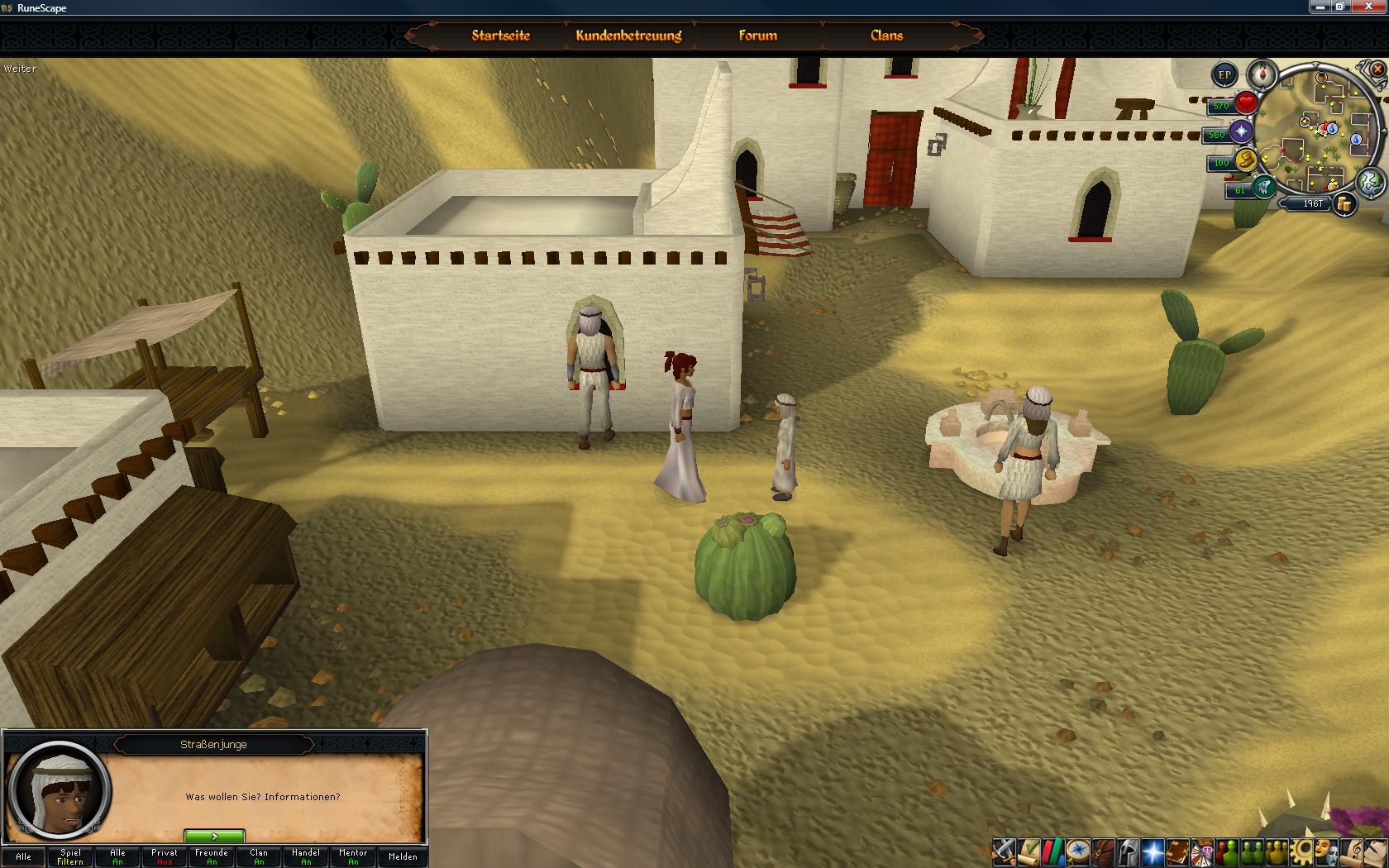The height and width of the screenshot is (868, 1389).
Task: Open the backpack inventory tab
Action: point(1102,851)
